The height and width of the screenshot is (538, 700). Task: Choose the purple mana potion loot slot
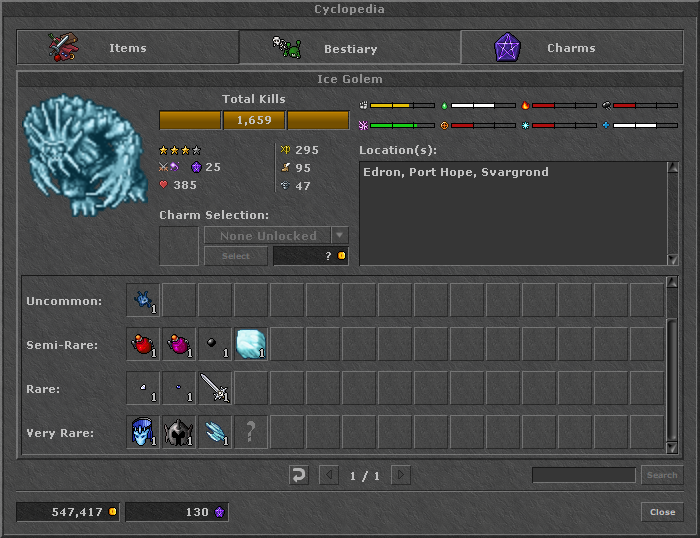[179, 344]
